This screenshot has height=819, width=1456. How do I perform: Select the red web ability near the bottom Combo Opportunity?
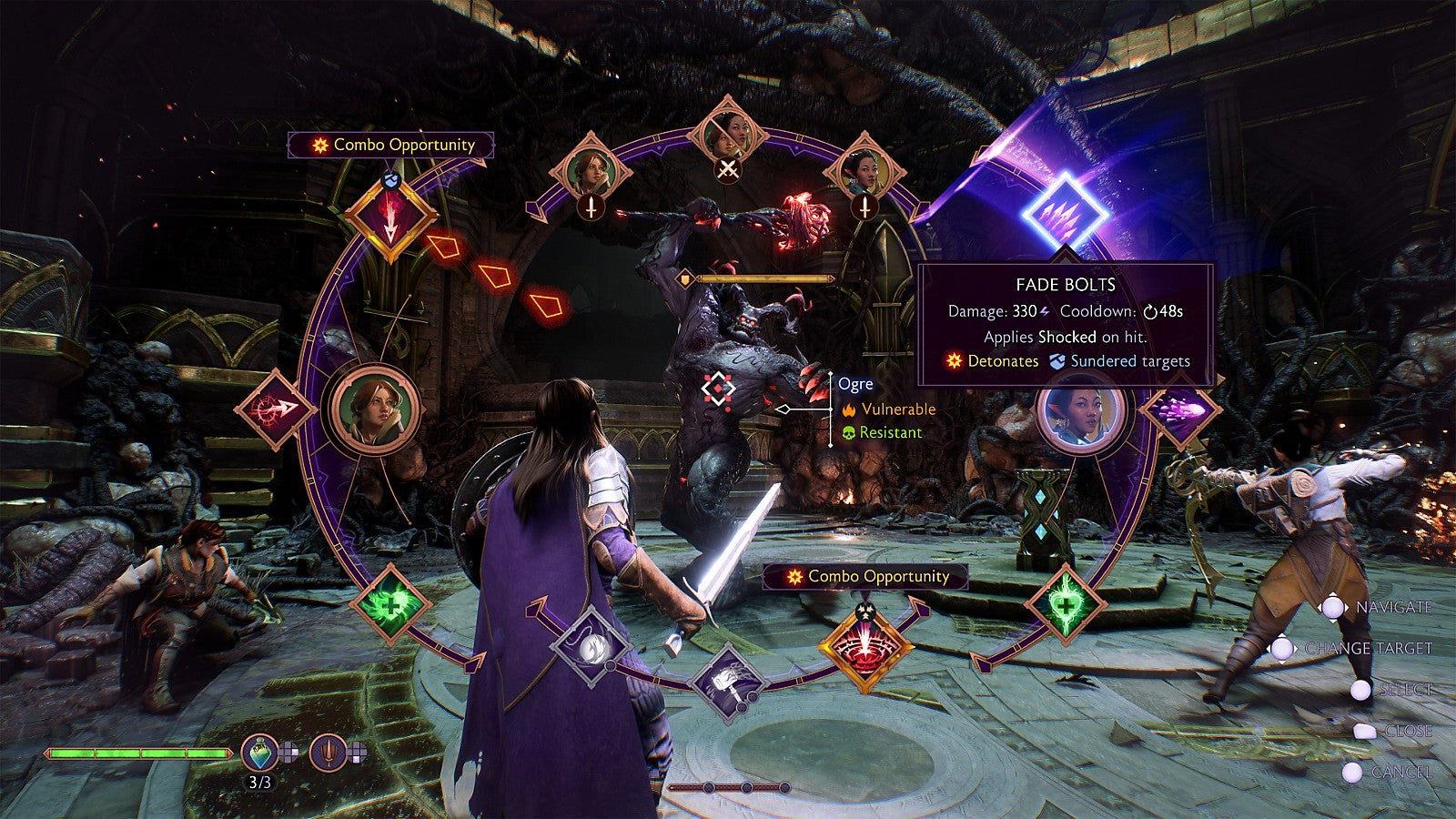coord(866,651)
